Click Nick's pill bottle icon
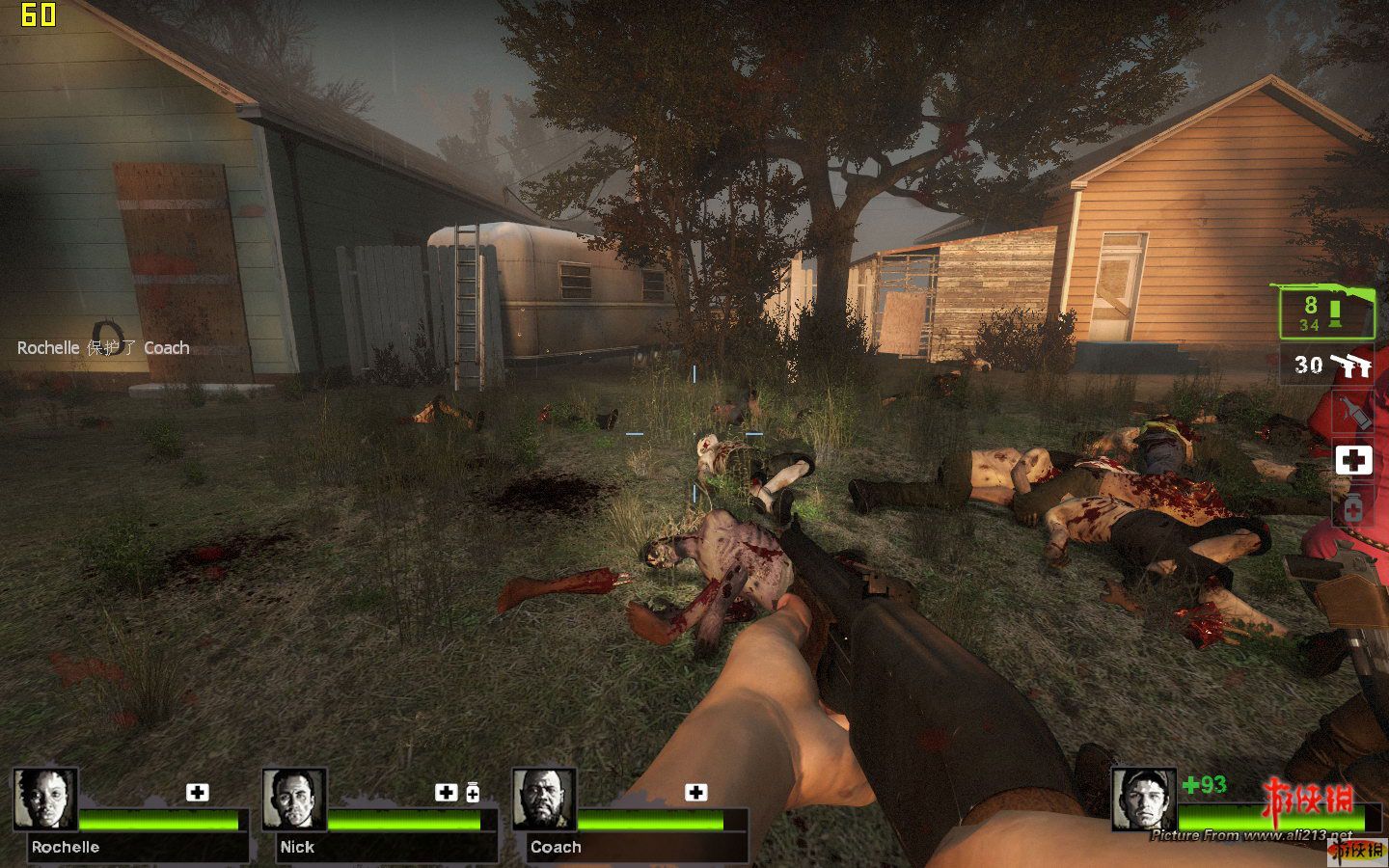This screenshot has width=1389, height=868. (473, 792)
